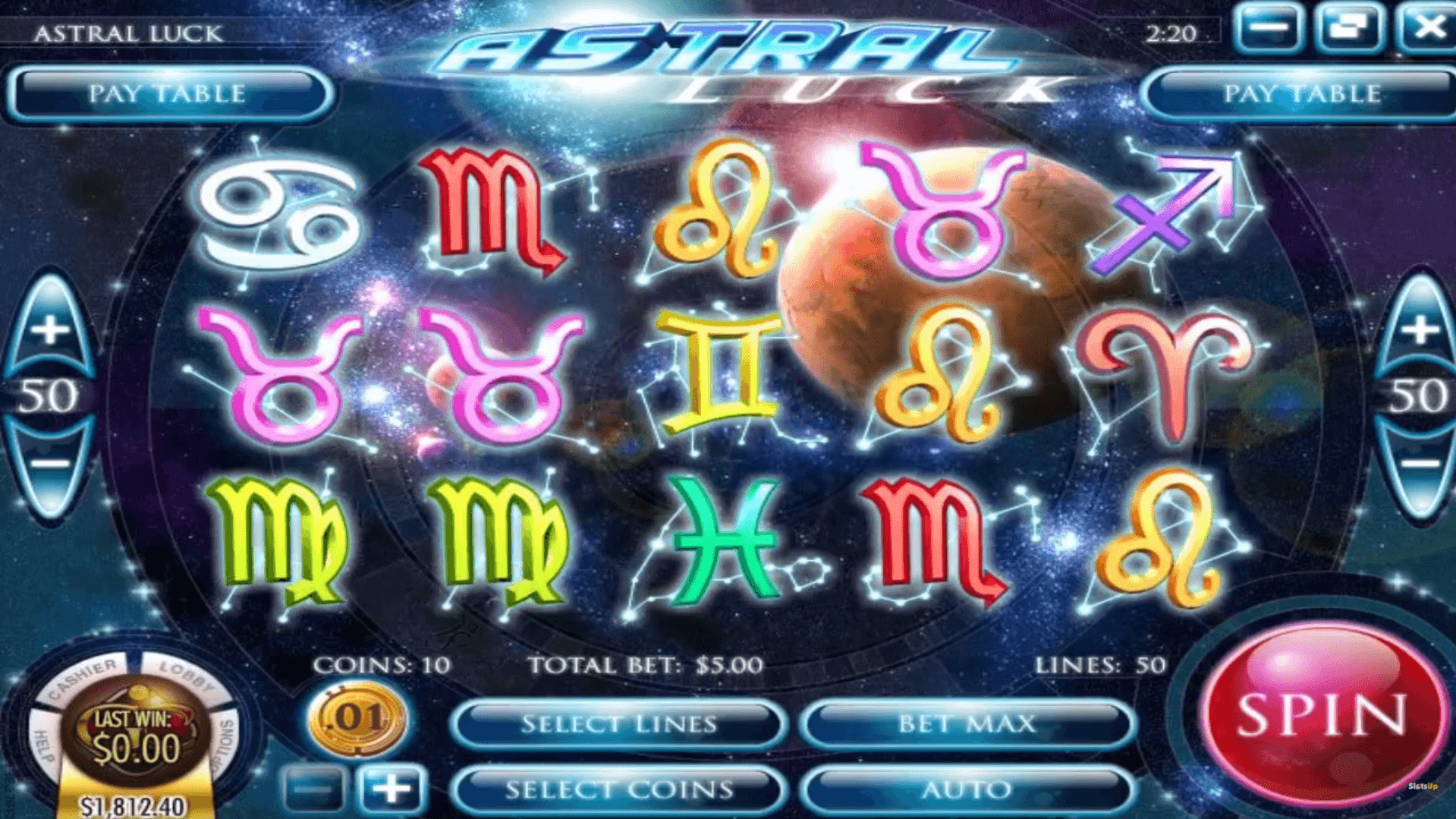Image resolution: width=1456 pixels, height=819 pixels.
Task: Increase coin value with the plus button
Action: coord(392,789)
